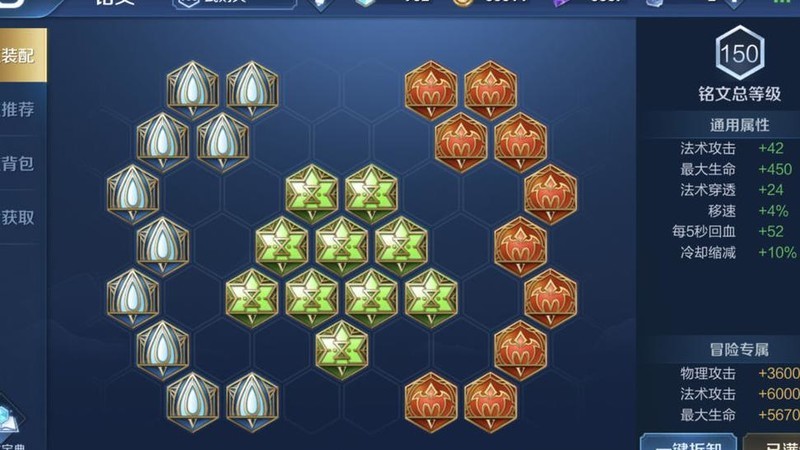Open the 推荐 tab
800x450 pixels.
click(x=18, y=109)
